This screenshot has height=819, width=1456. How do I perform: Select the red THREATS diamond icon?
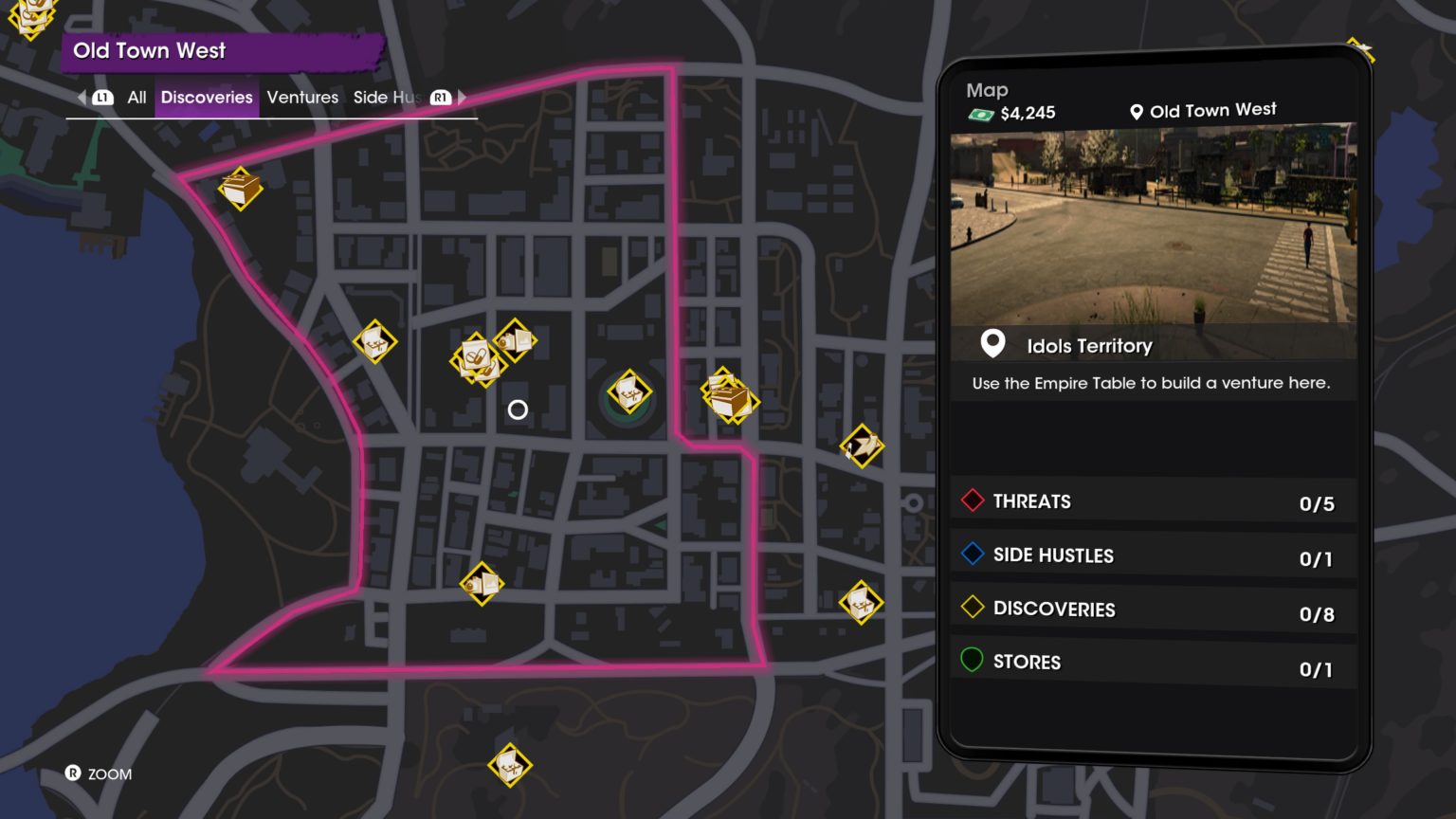pos(971,500)
